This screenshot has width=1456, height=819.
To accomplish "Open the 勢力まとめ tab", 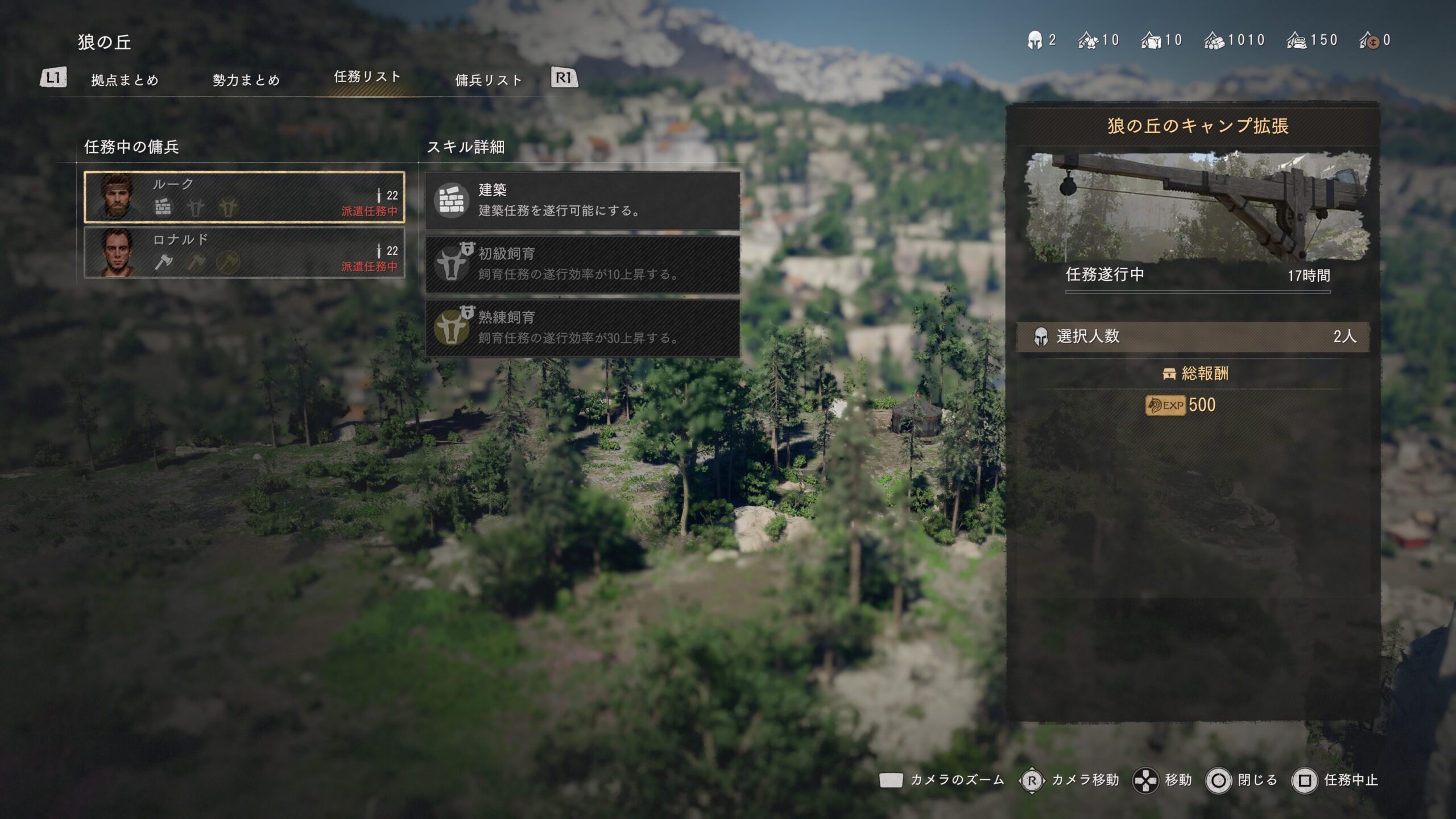I will pyautogui.click(x=246, y=80).
